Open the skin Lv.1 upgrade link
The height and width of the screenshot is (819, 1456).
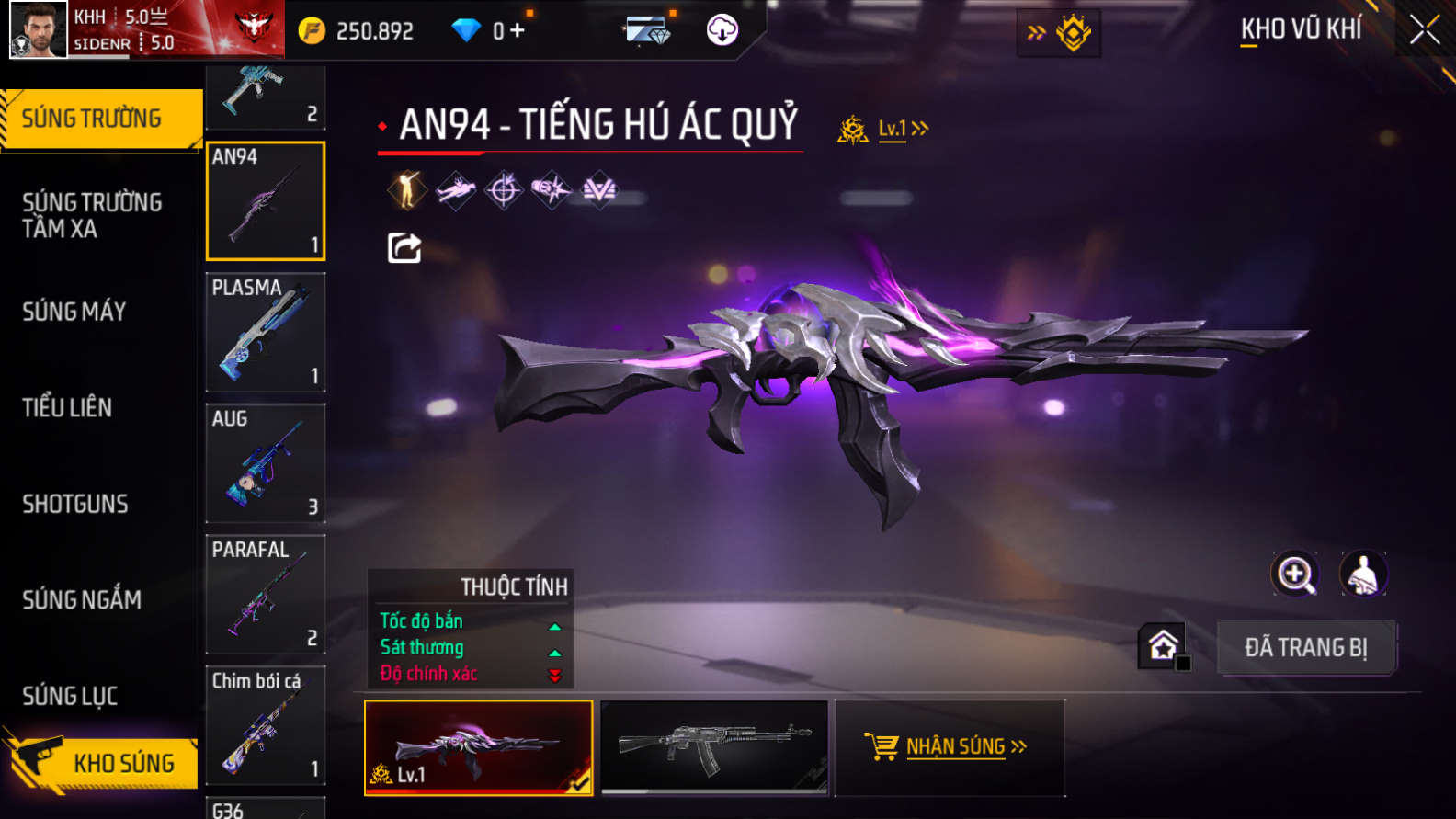(902, 129)
